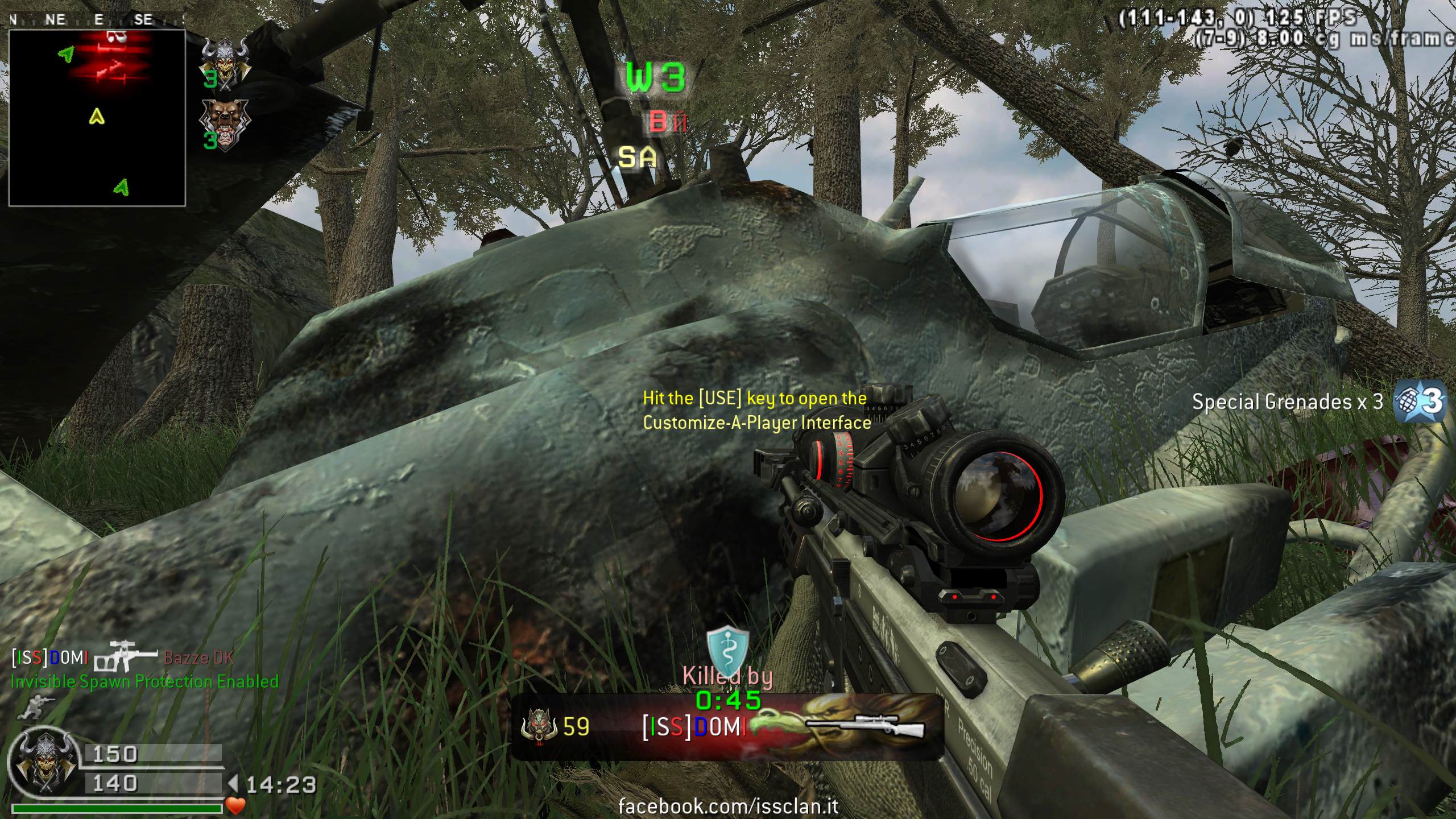Click the Special Grenades icon
This screenshot has width=1456, height=819.
coord(1420,402)
